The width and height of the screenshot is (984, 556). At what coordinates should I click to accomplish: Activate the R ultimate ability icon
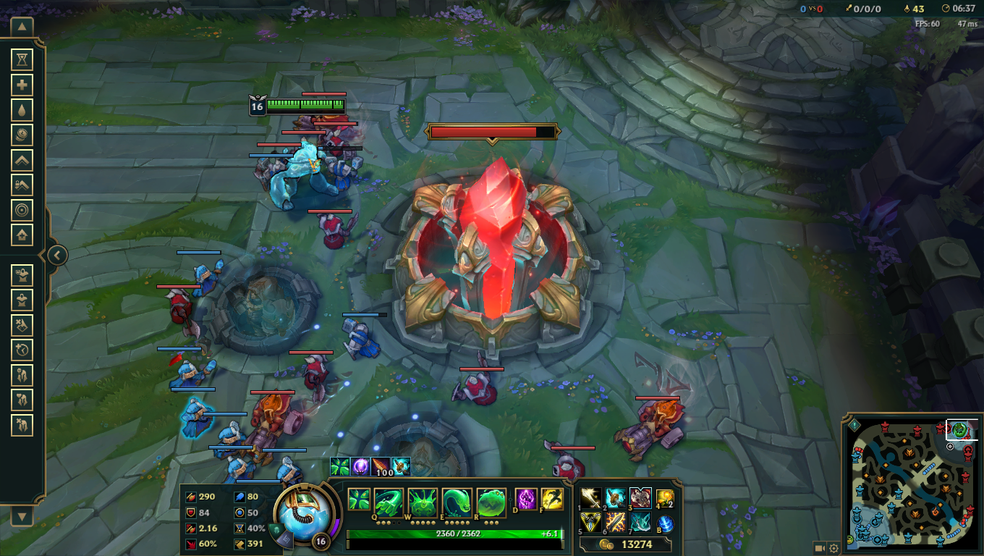click(490, 500)
